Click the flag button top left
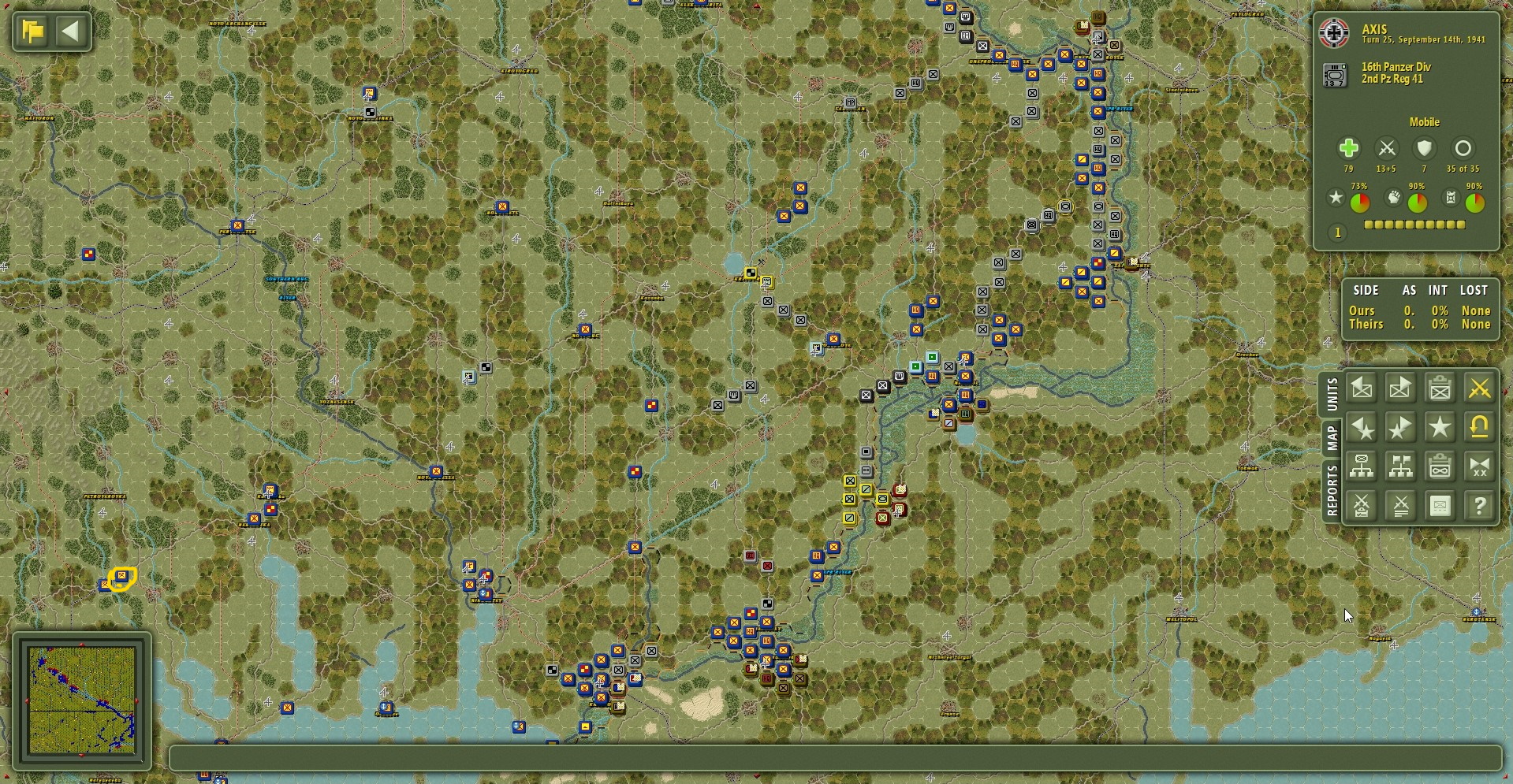 tap(31, 31)
